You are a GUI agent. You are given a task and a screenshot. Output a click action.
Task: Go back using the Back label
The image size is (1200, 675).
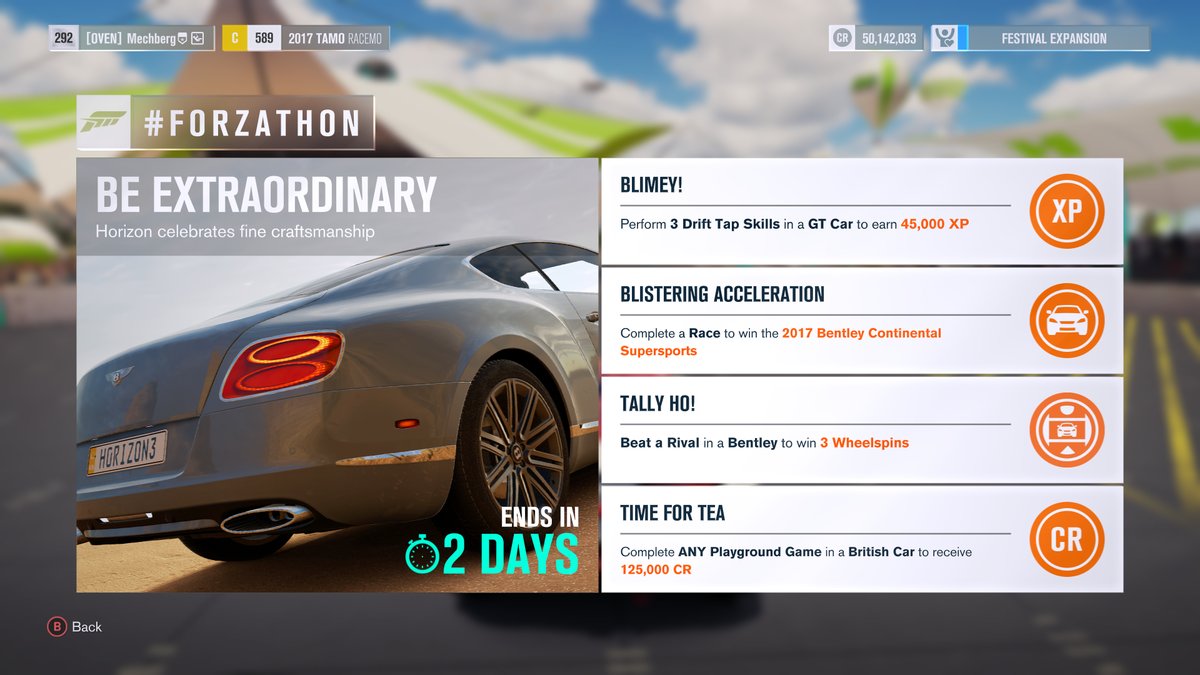point(86,627)
